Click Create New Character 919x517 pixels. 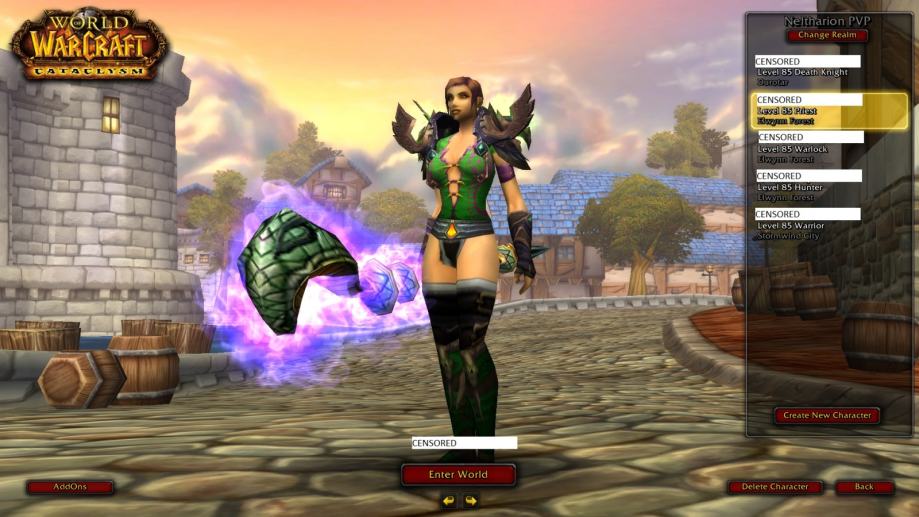(826, 415)
